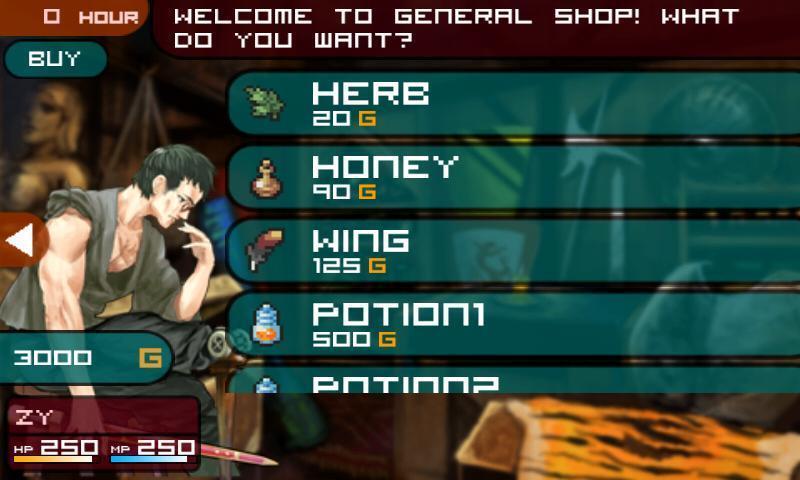Select the Honey shop entry

coord(510,177)
